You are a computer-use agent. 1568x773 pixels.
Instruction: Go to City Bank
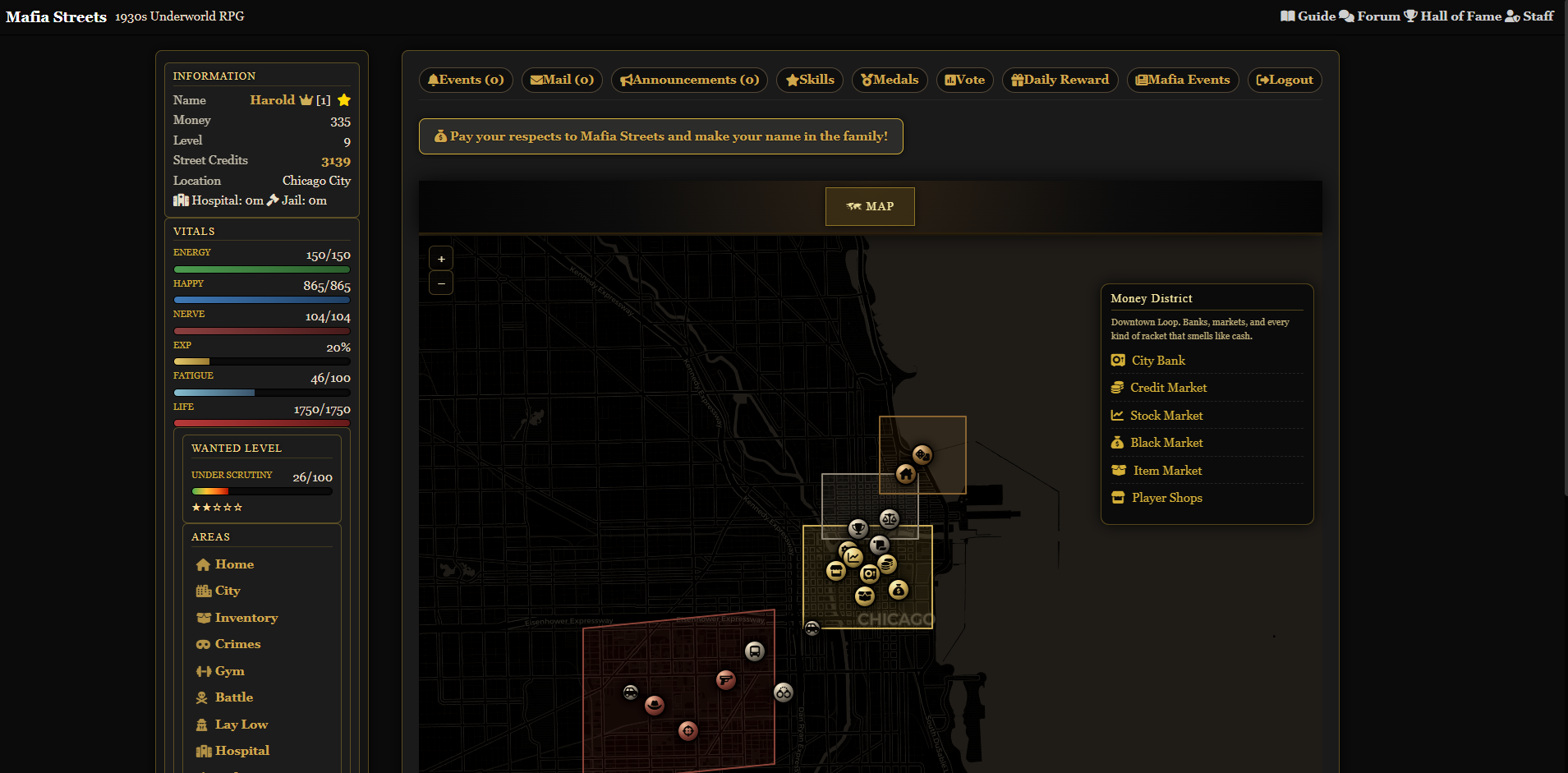(1158, 361)
